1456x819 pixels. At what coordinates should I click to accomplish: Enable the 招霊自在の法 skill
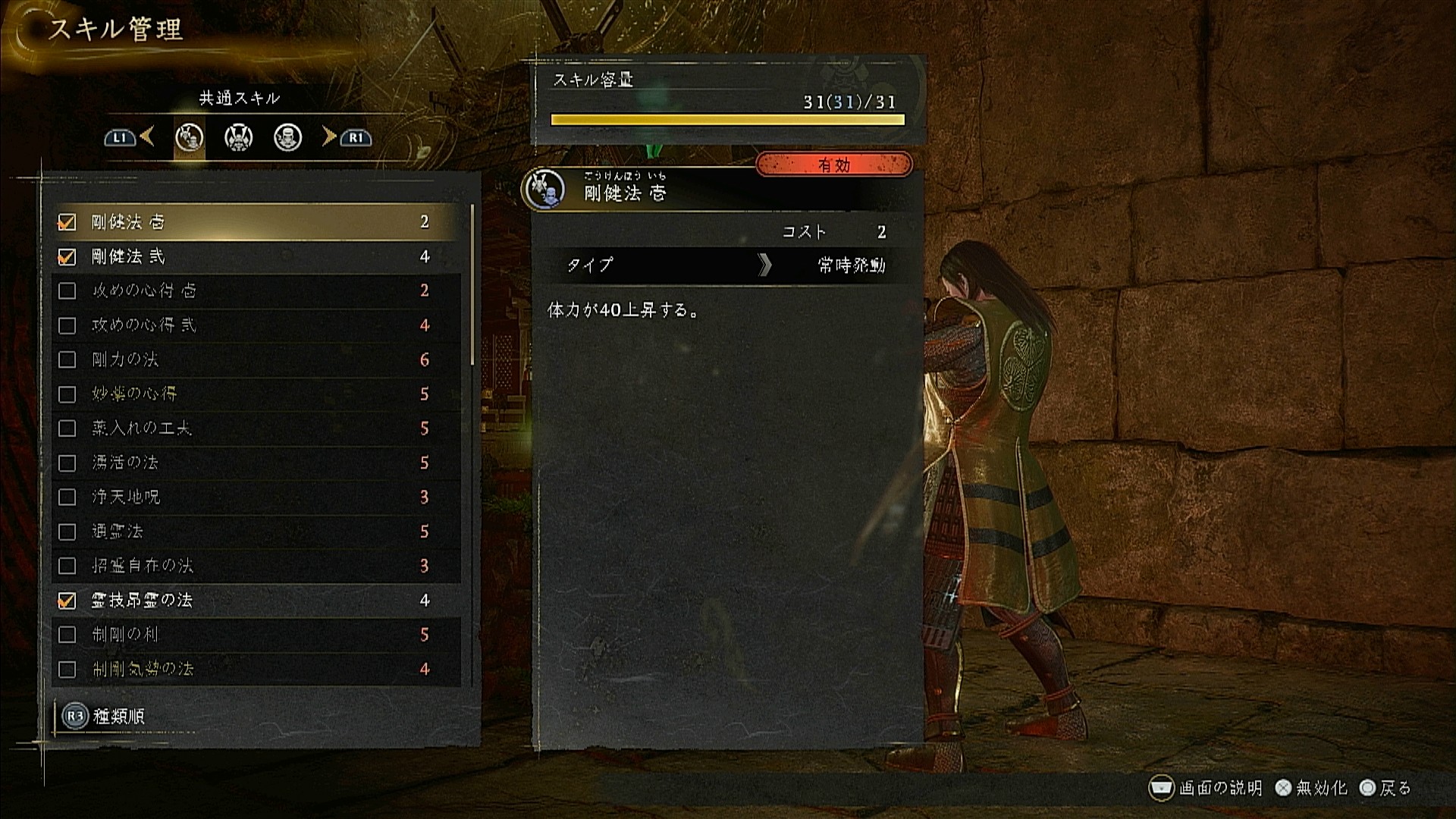[x=67, y=566]
